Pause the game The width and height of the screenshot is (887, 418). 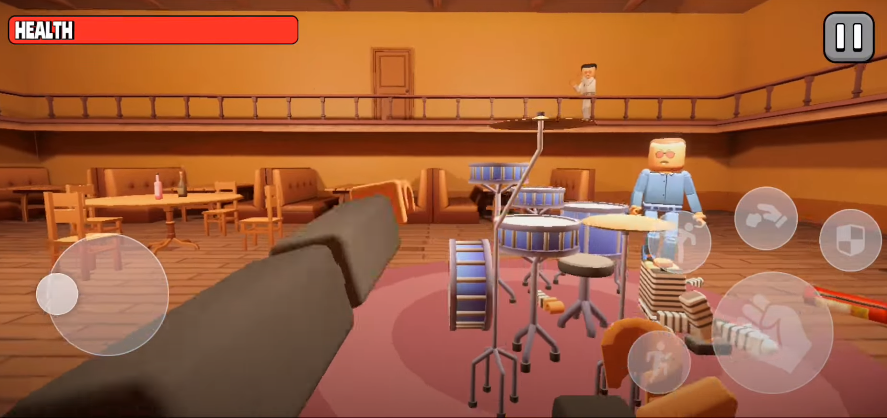coord(848,37)
